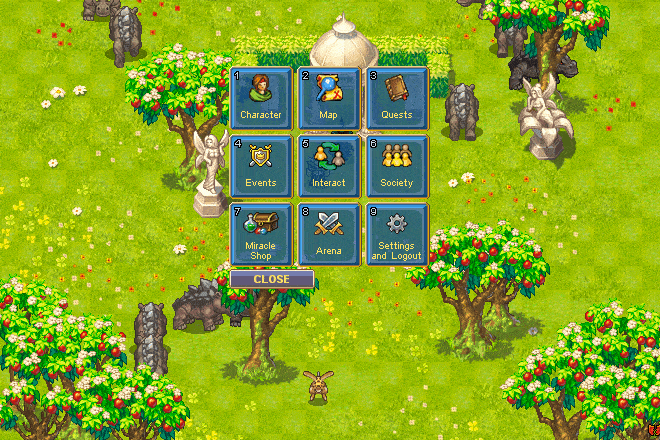The image size is (660, 440).
Task: Close the menu with the CLOSE button
Action: pyautogui.click(x=271, y=279)
